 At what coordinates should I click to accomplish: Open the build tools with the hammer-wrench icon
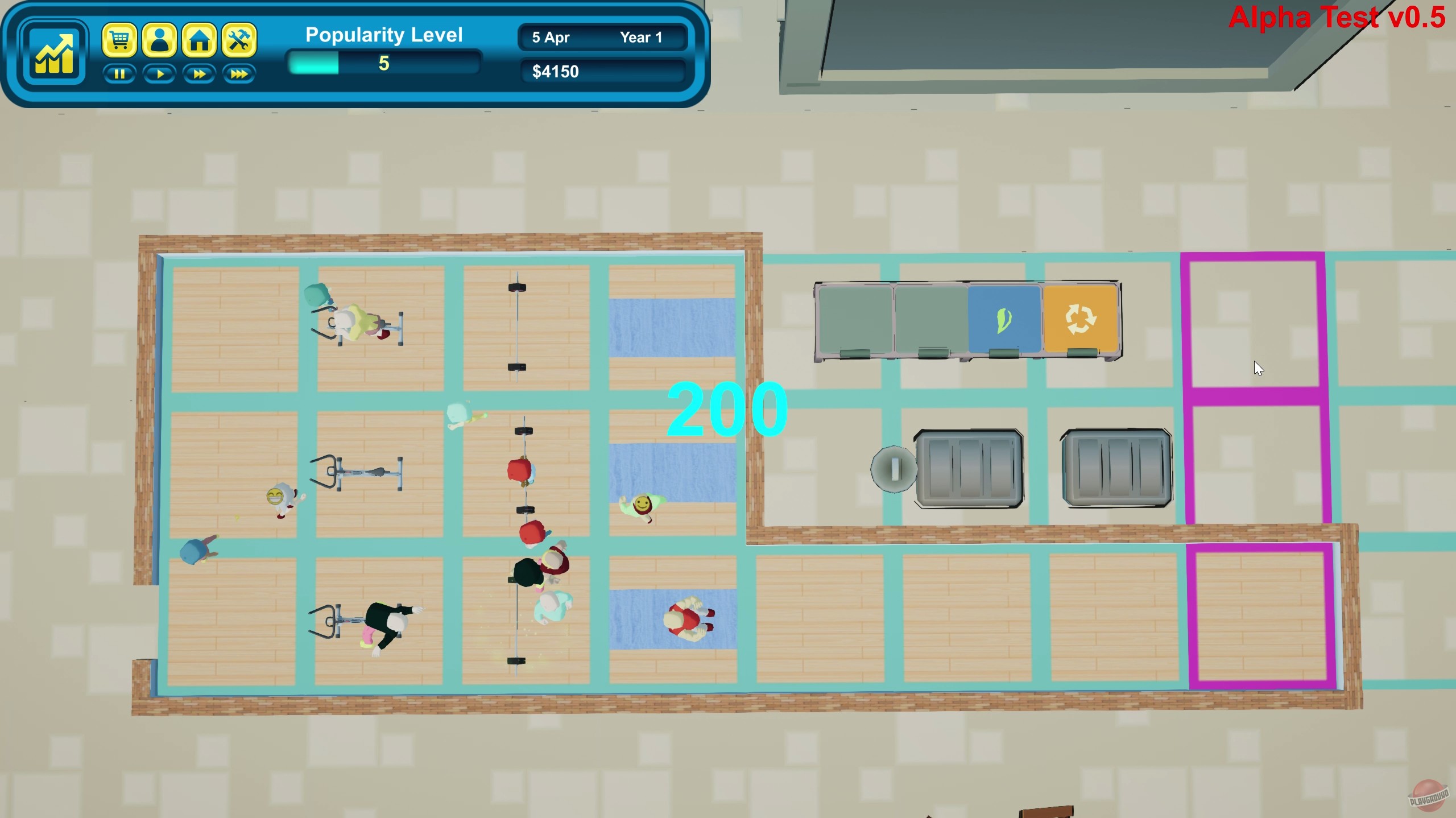point(239,40)
